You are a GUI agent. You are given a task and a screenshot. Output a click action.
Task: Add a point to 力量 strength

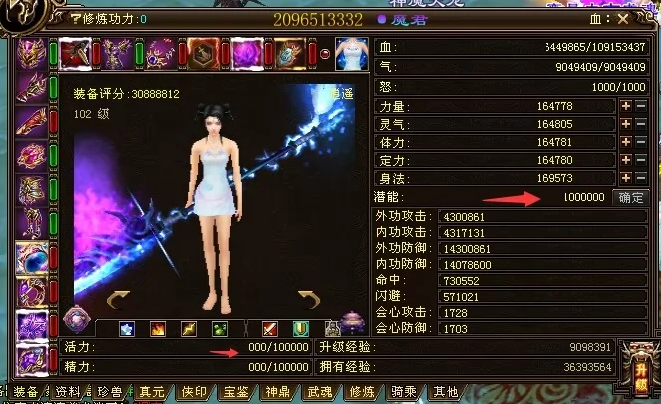626,106
